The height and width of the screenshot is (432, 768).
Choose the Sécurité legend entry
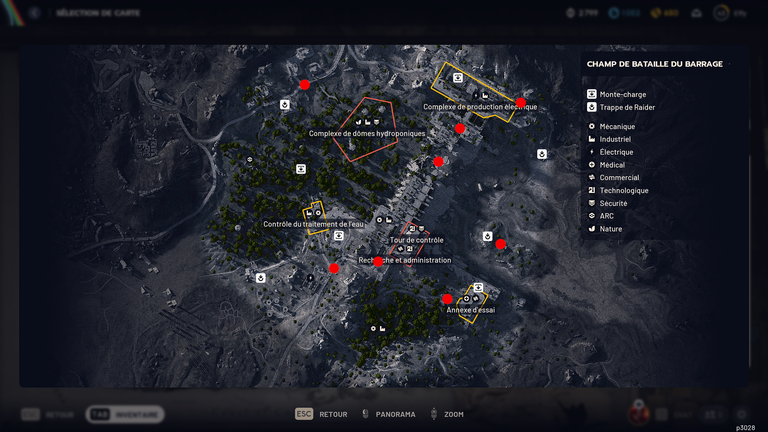click(613, 203)
